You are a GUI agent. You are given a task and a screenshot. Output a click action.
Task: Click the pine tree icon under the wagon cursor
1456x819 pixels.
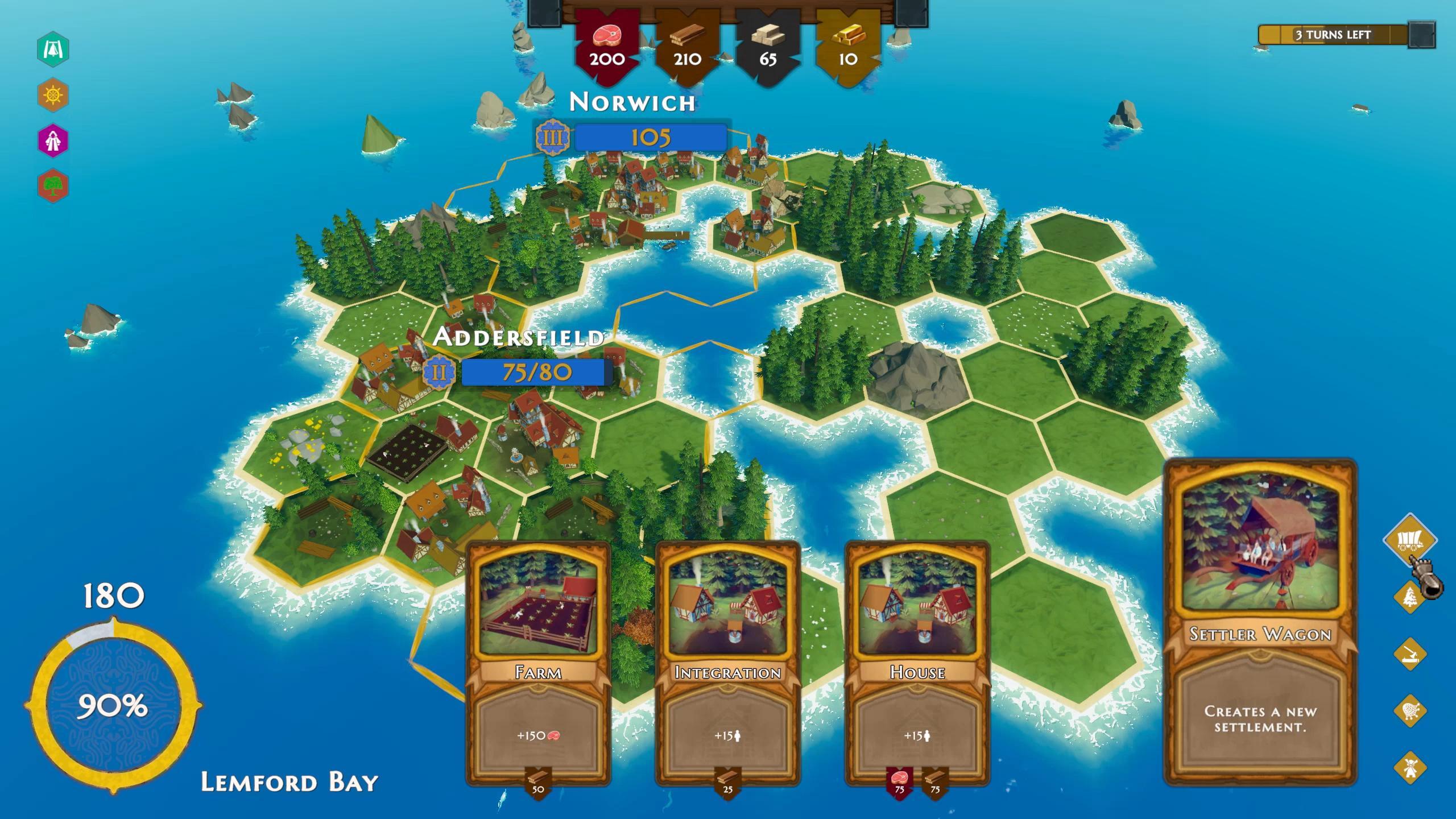pyautogui.click(x=1409, y=597)
